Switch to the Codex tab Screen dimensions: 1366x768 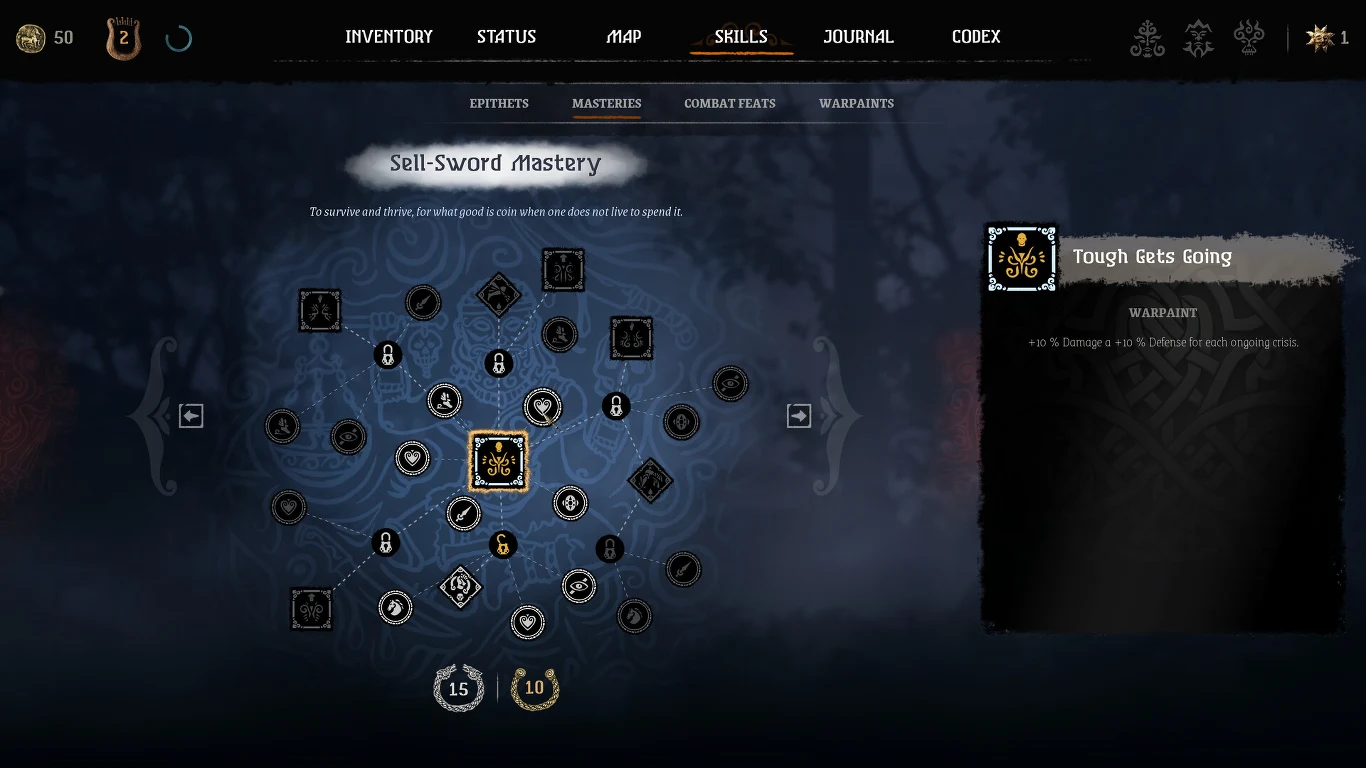click(976, 37)
